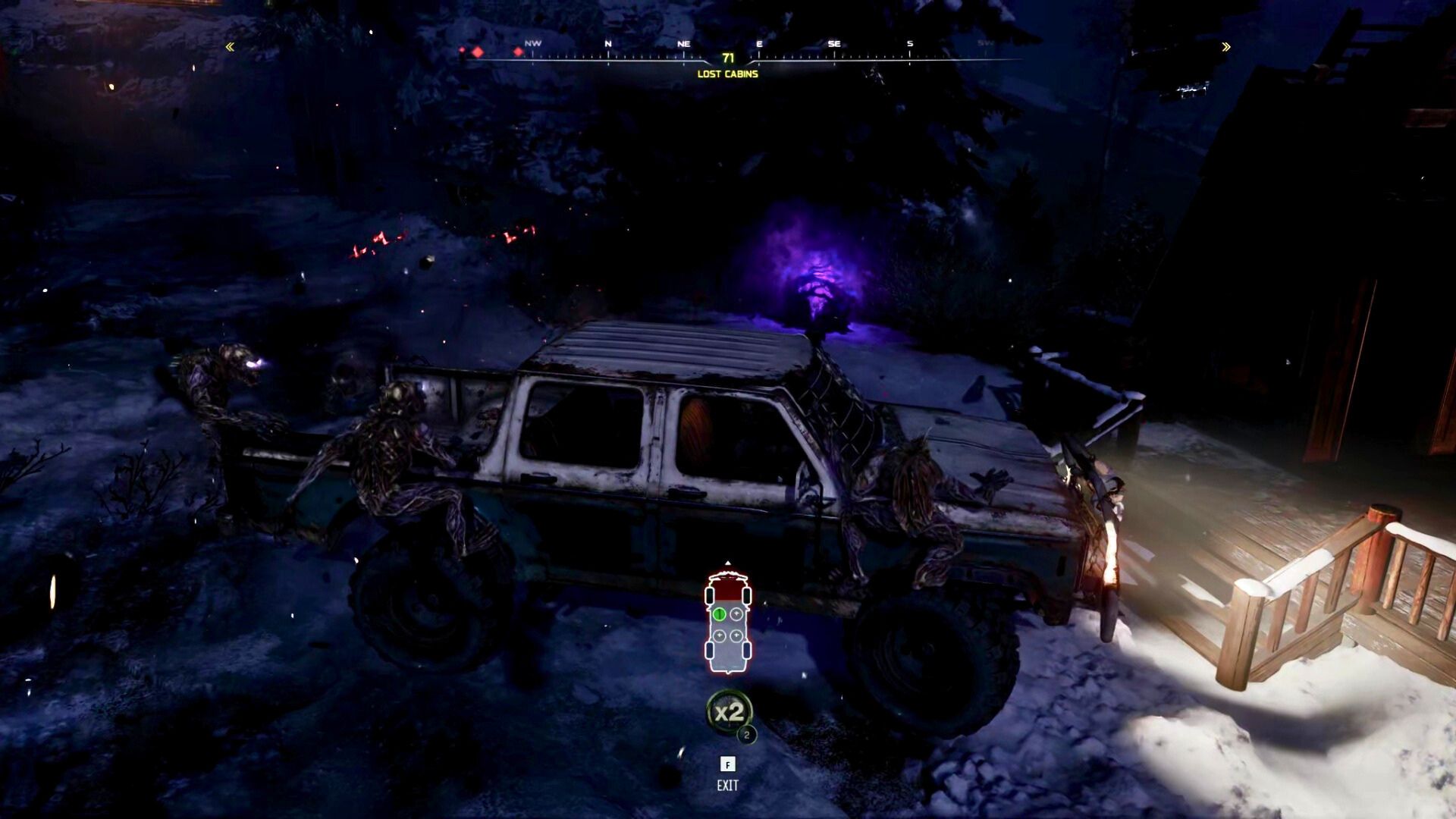Click the rear-left passenger seat icon
Viewport: 1456px width, 819px height.
(719, 635)
